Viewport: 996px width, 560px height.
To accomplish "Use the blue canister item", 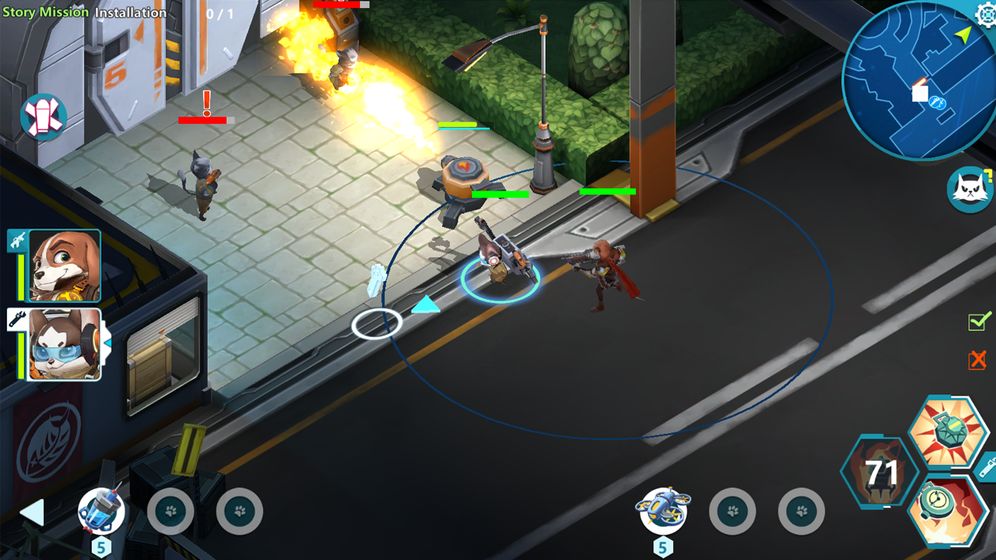I will [x=102, y=511].
